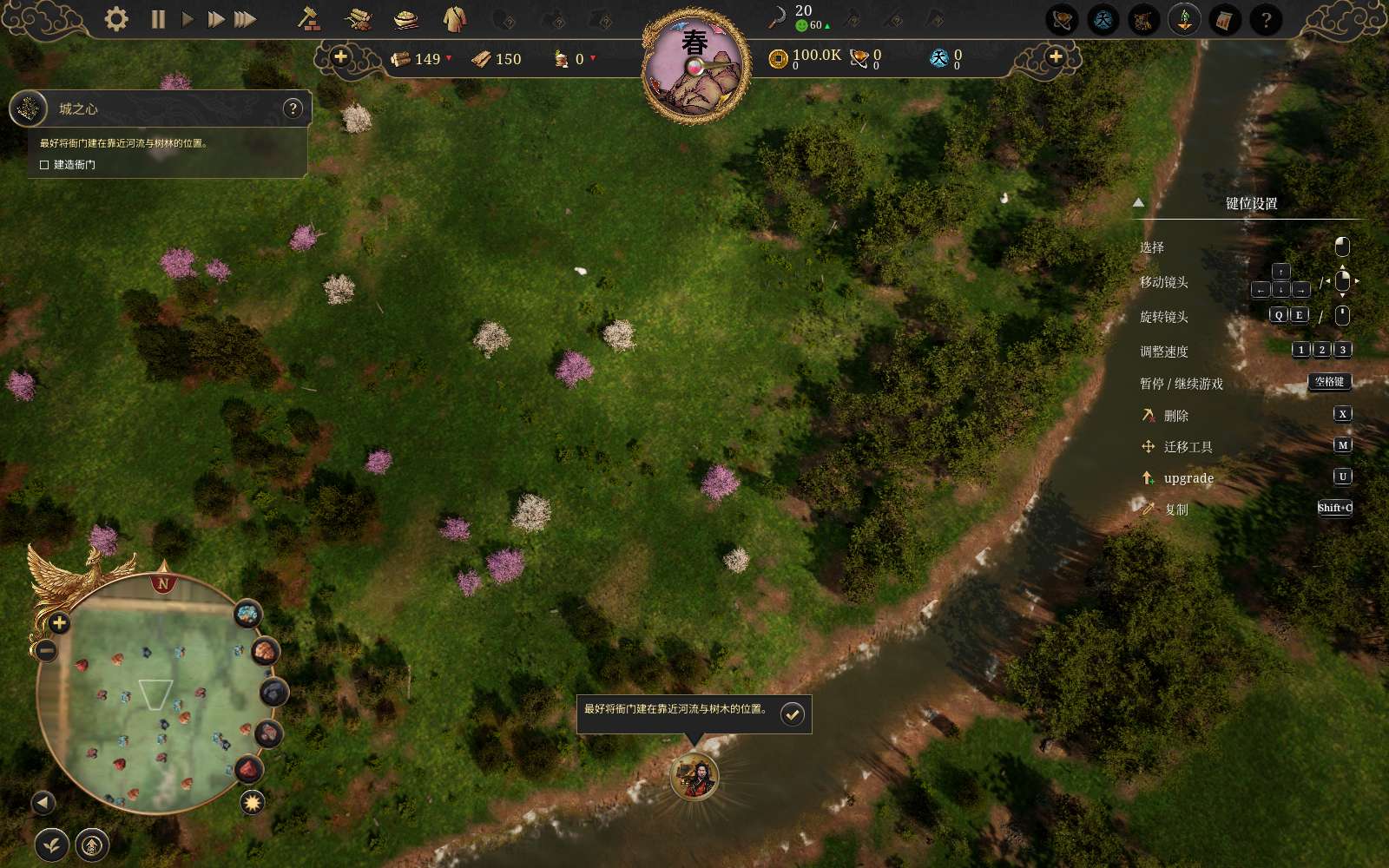The height and width of the screenshot is (868, 1389).
Task: Set game speed to triple arrows
Action: coord(246,19)
